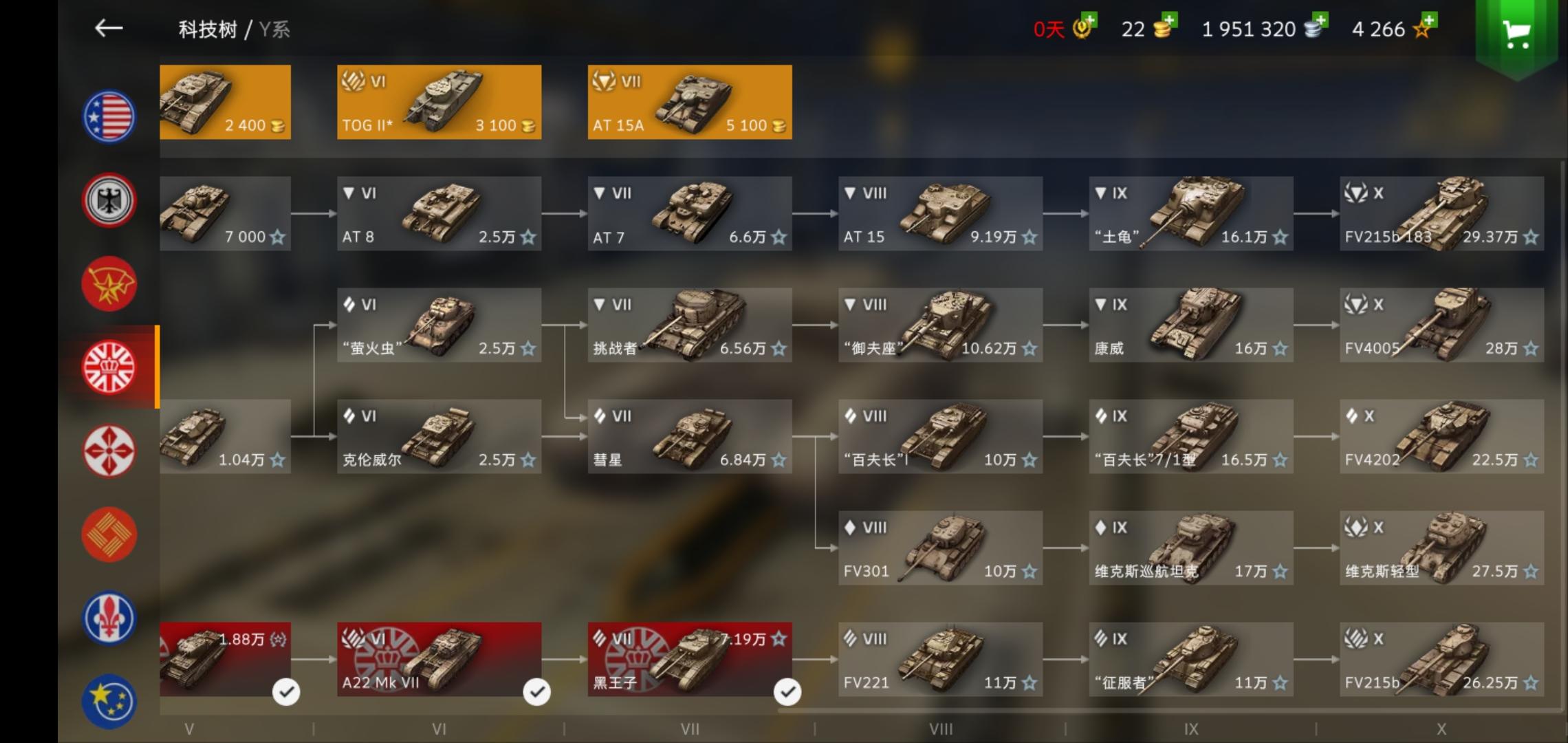Buy the TOG II* premium tank

(x=438, y=102)
